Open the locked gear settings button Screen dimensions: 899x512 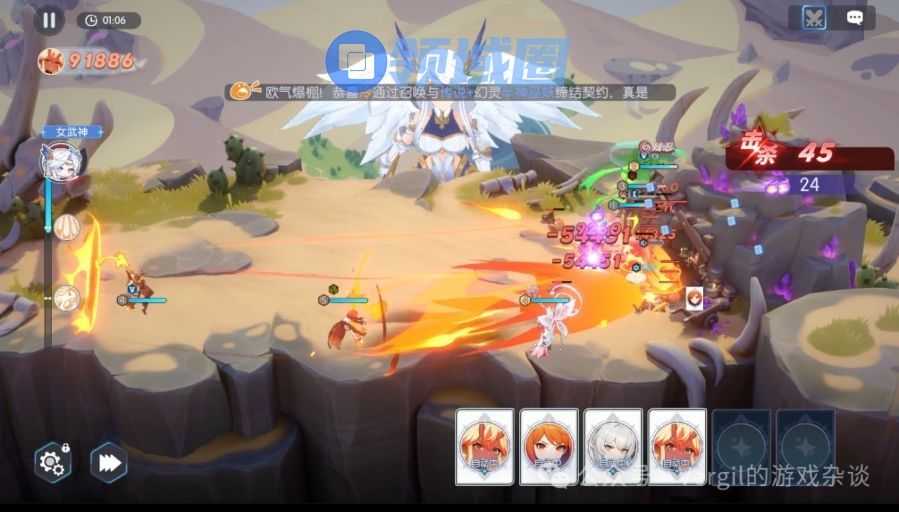tap(52, 462)
